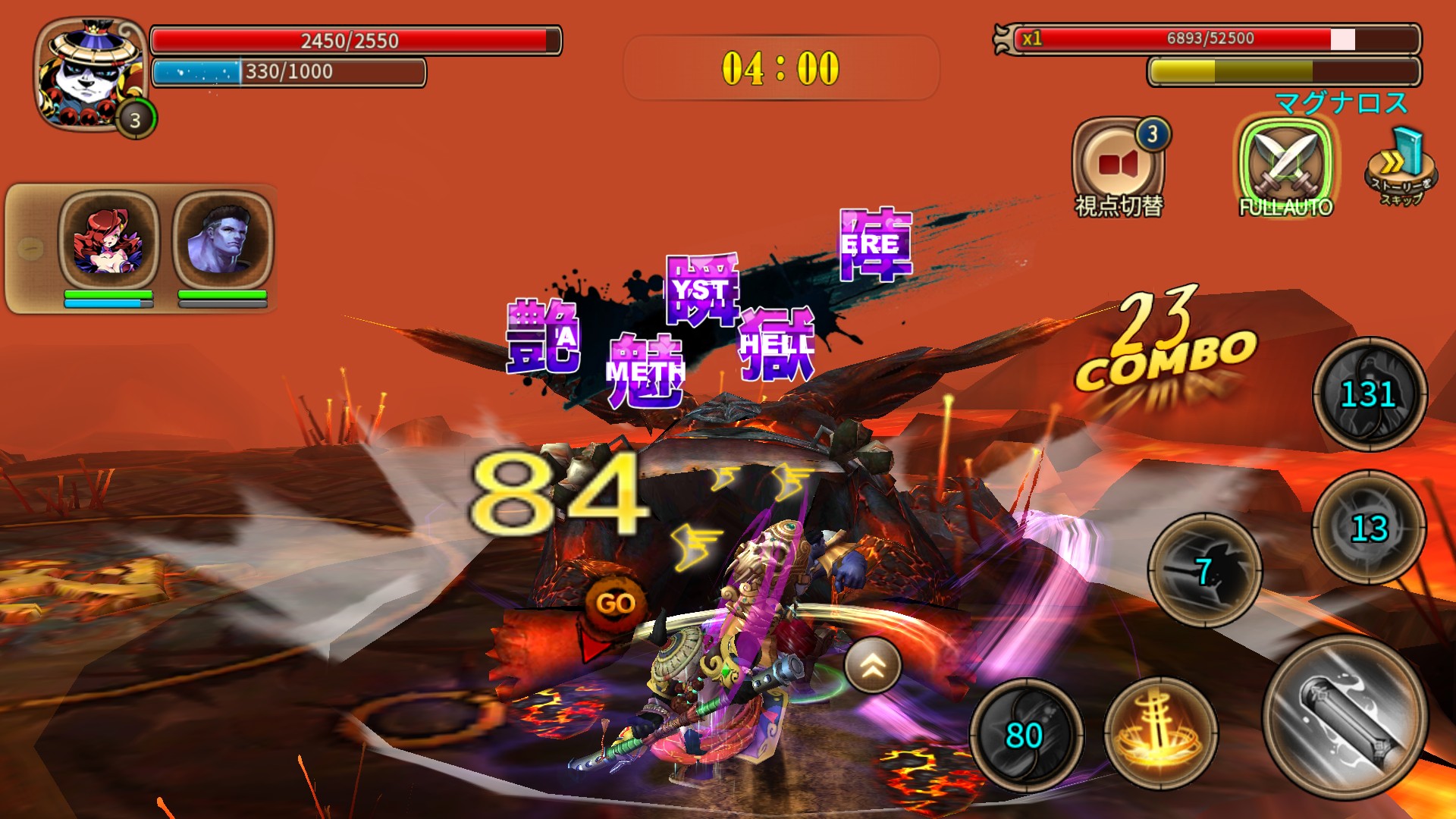1456x819 pixels.
Task: Select the blue-skinned ally portrait
Action: click(x=222, y=240)
